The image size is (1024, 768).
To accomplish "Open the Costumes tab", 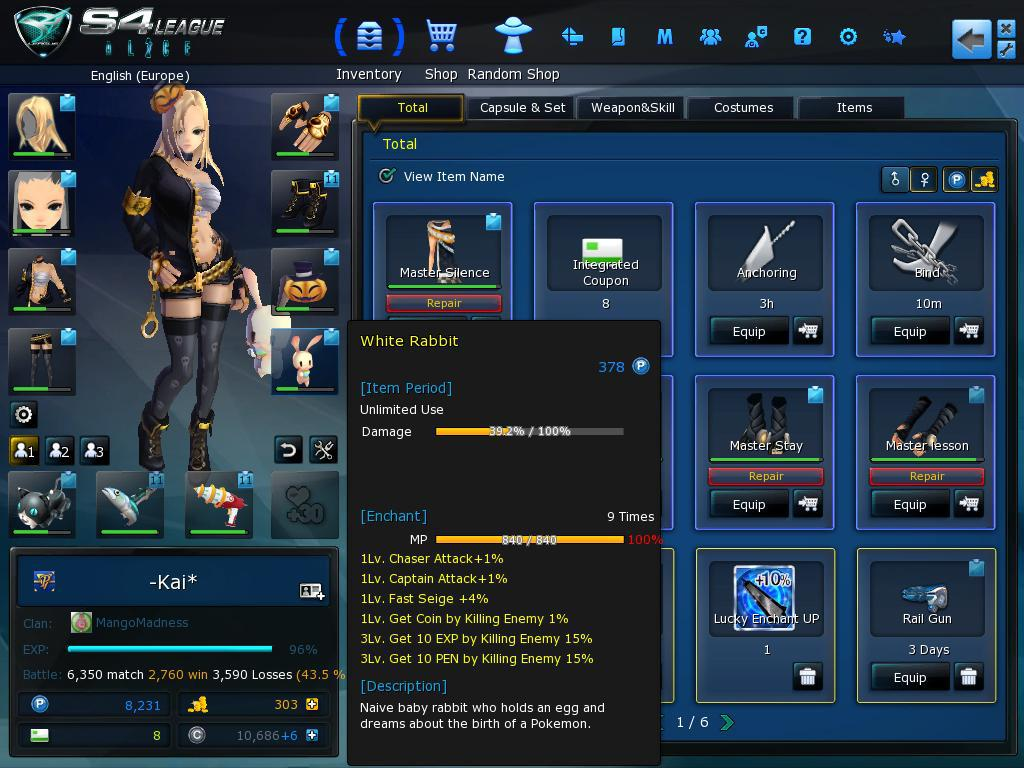I will coord(743,108).
